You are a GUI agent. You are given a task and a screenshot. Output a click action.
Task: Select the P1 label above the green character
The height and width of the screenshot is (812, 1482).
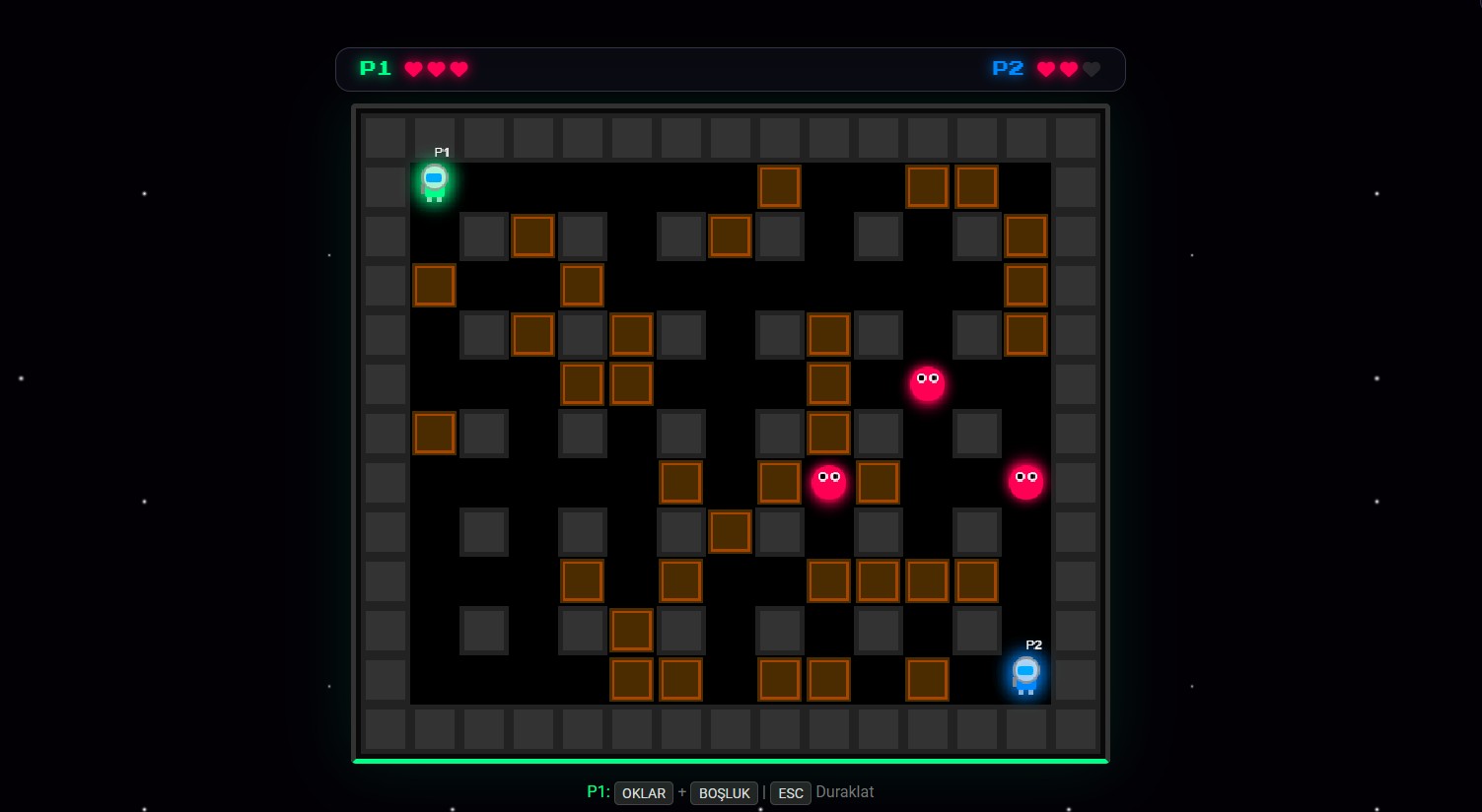[442, 152]
